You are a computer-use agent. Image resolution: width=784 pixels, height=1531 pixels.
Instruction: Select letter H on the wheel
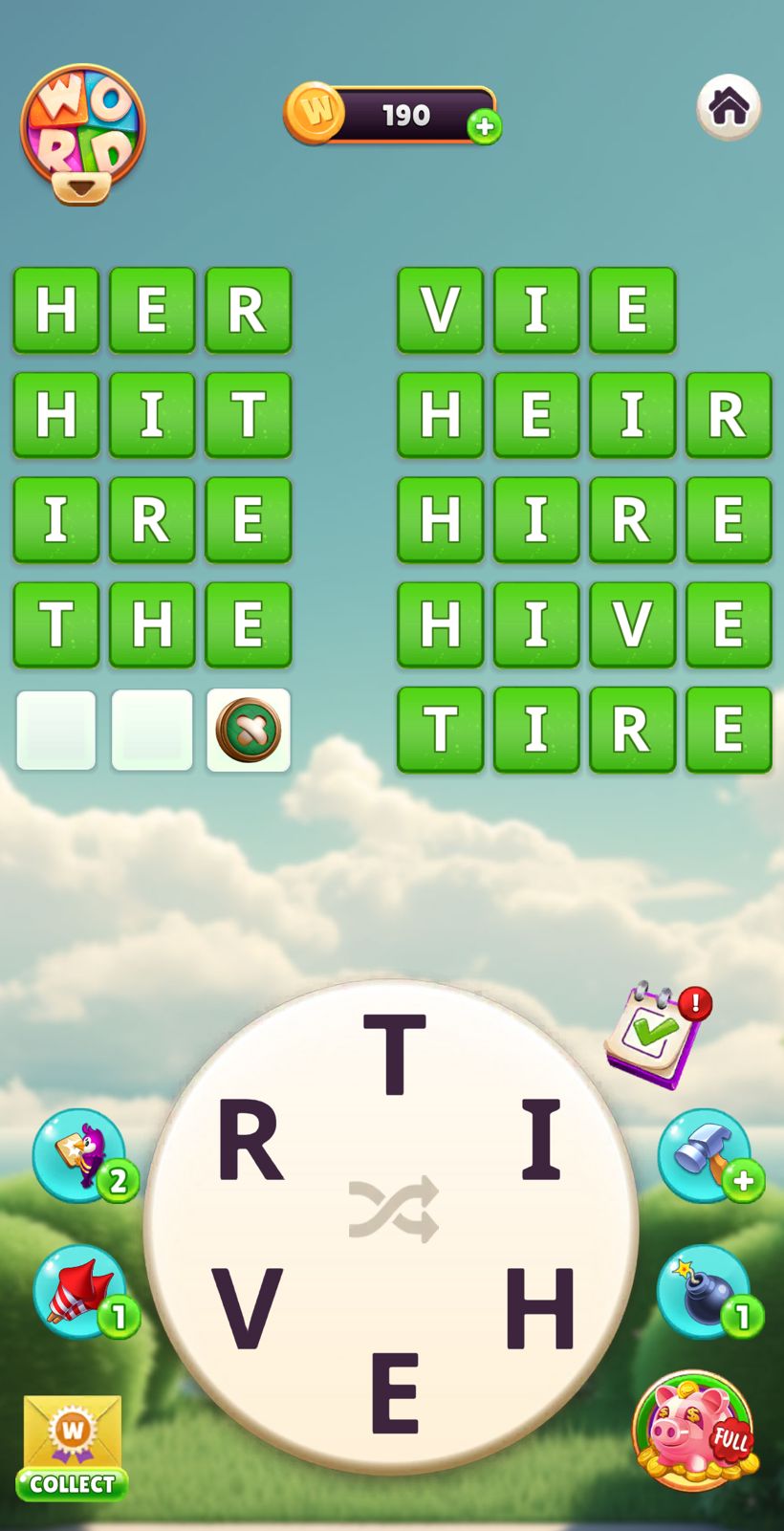(539, 1306)
